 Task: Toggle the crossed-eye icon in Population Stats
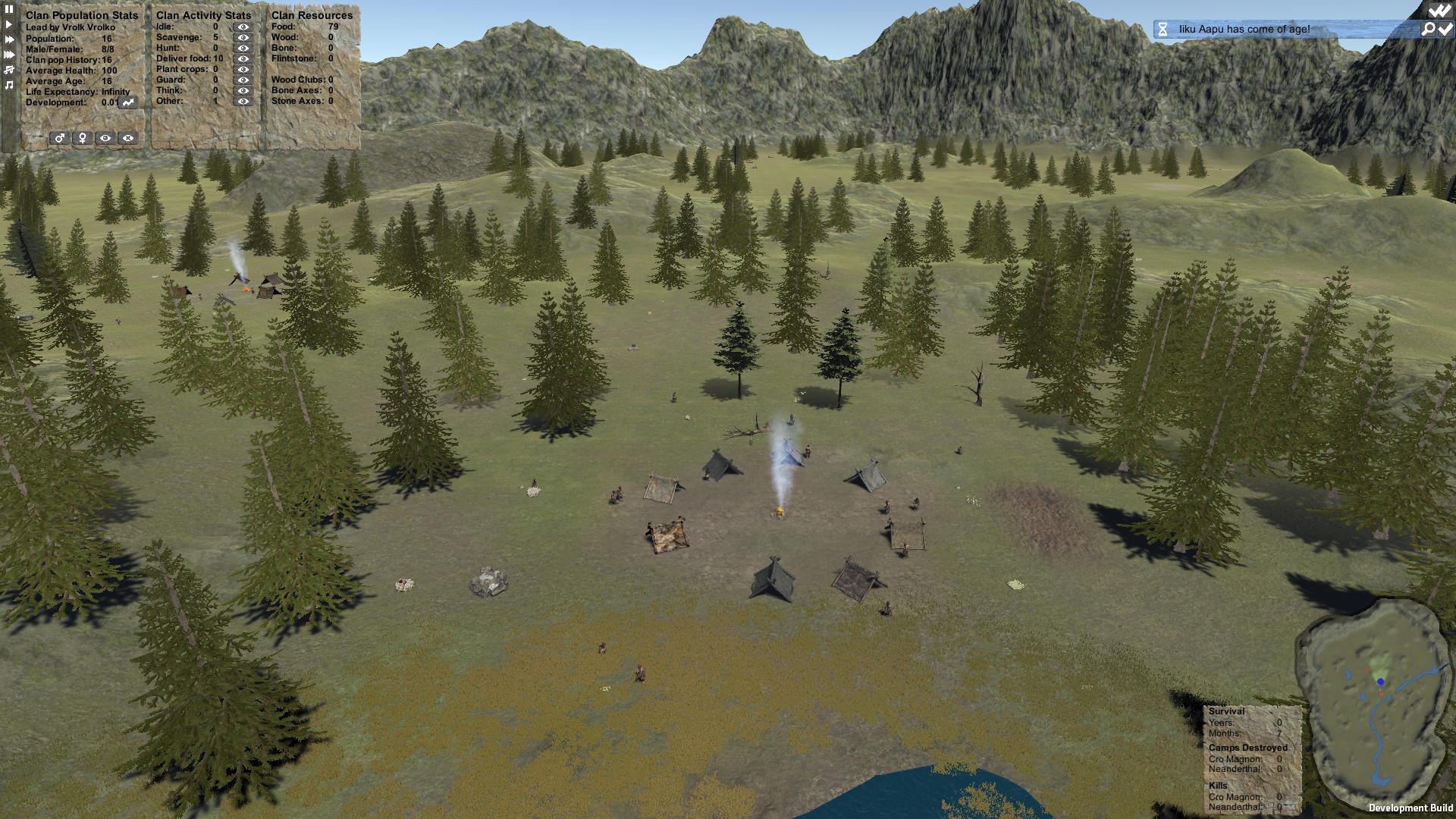pos(127,139)
